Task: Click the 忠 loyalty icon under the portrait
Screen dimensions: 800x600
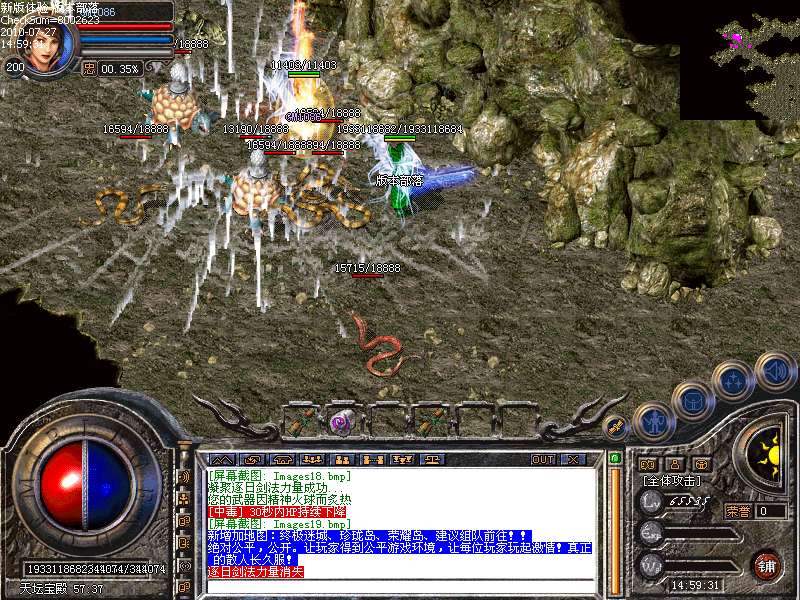Action: pos(89,68)
